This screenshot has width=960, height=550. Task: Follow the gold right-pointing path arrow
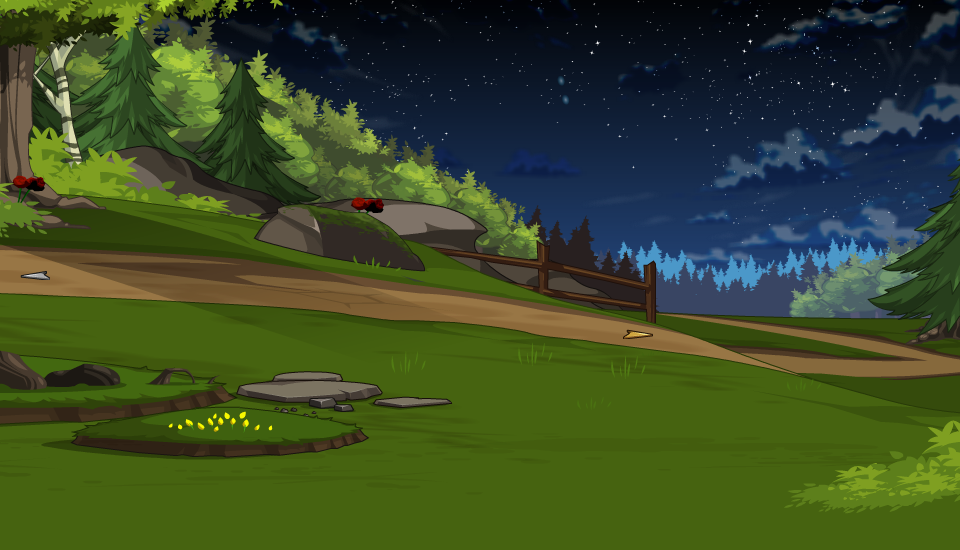click(x=637, y=334)
